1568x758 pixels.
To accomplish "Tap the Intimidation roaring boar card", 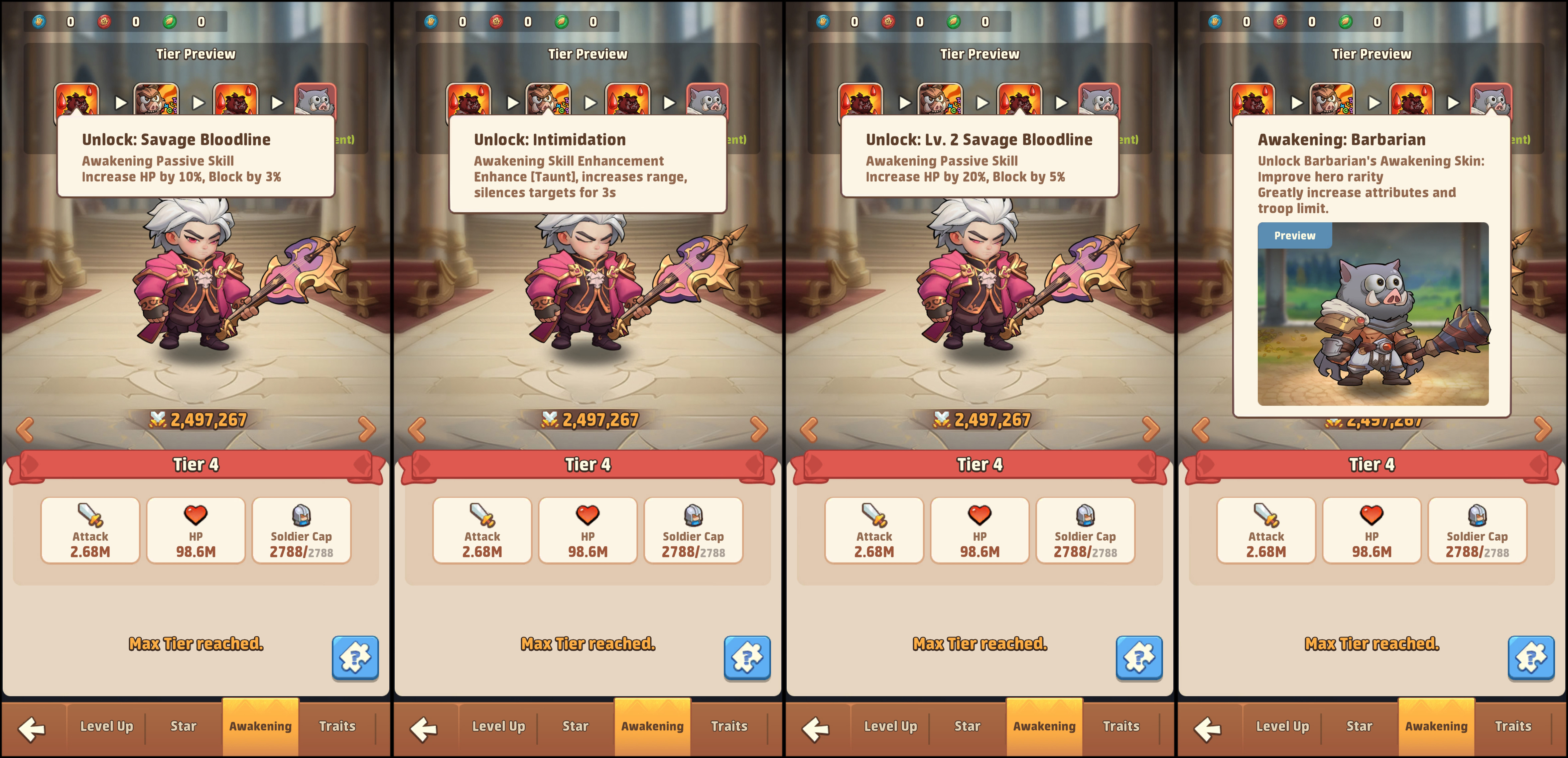I will pyautogui.click(x=549, y=100).
